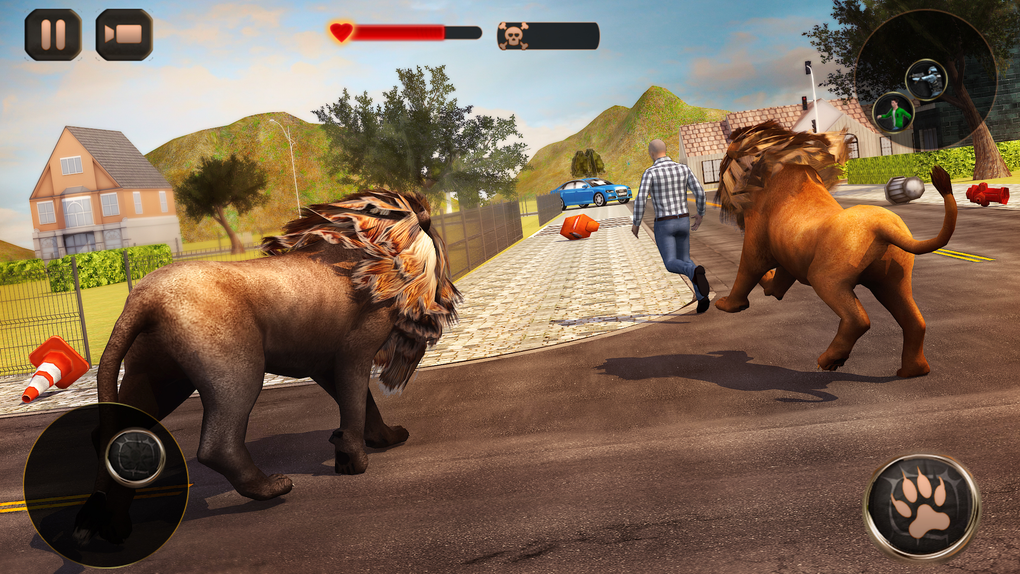This screenshot has width=1020, height=574.
Task: Select the armed soldier marker on radar
Action: tap(925, 80)
